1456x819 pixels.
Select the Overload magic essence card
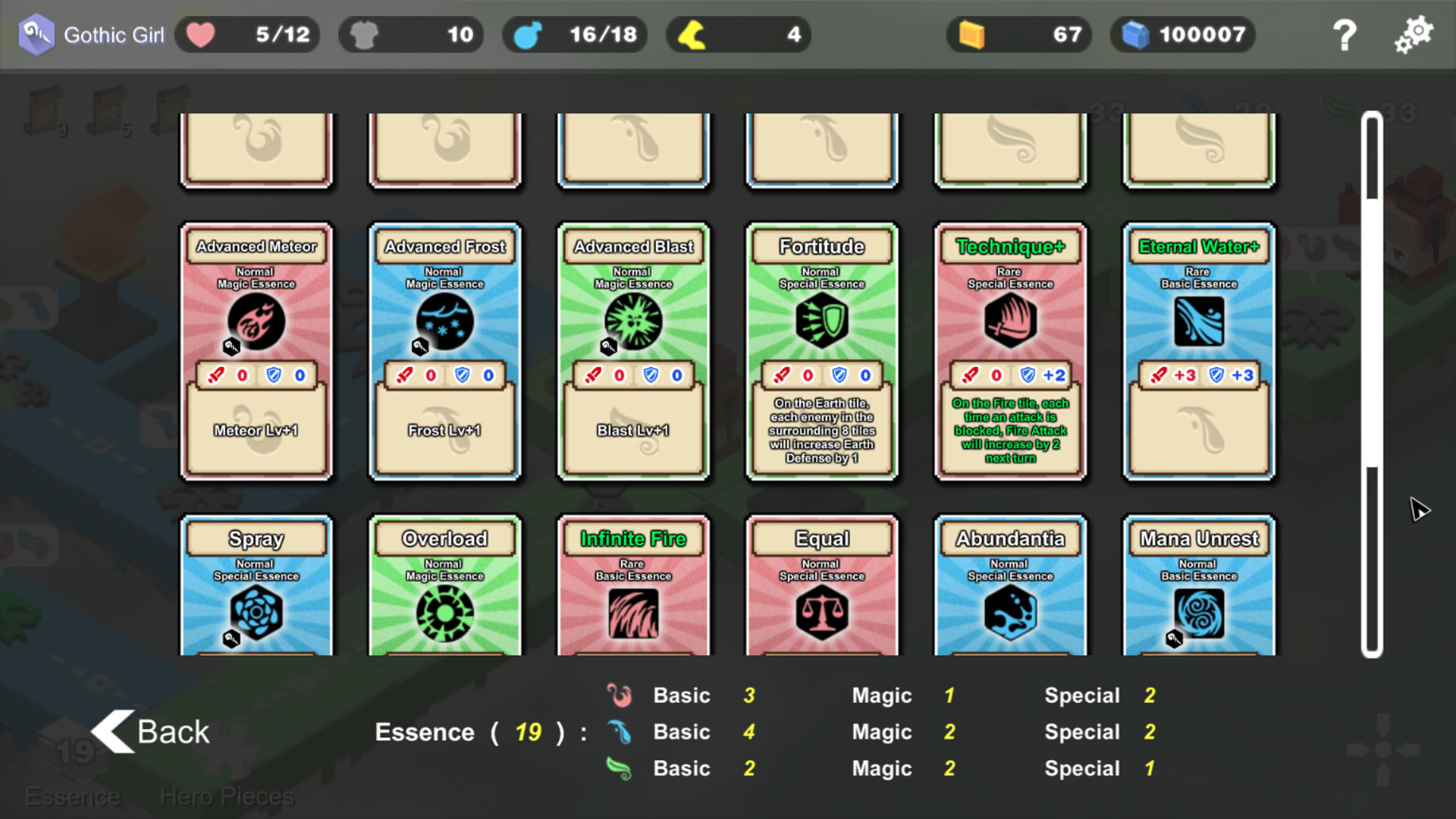[444, 591]
